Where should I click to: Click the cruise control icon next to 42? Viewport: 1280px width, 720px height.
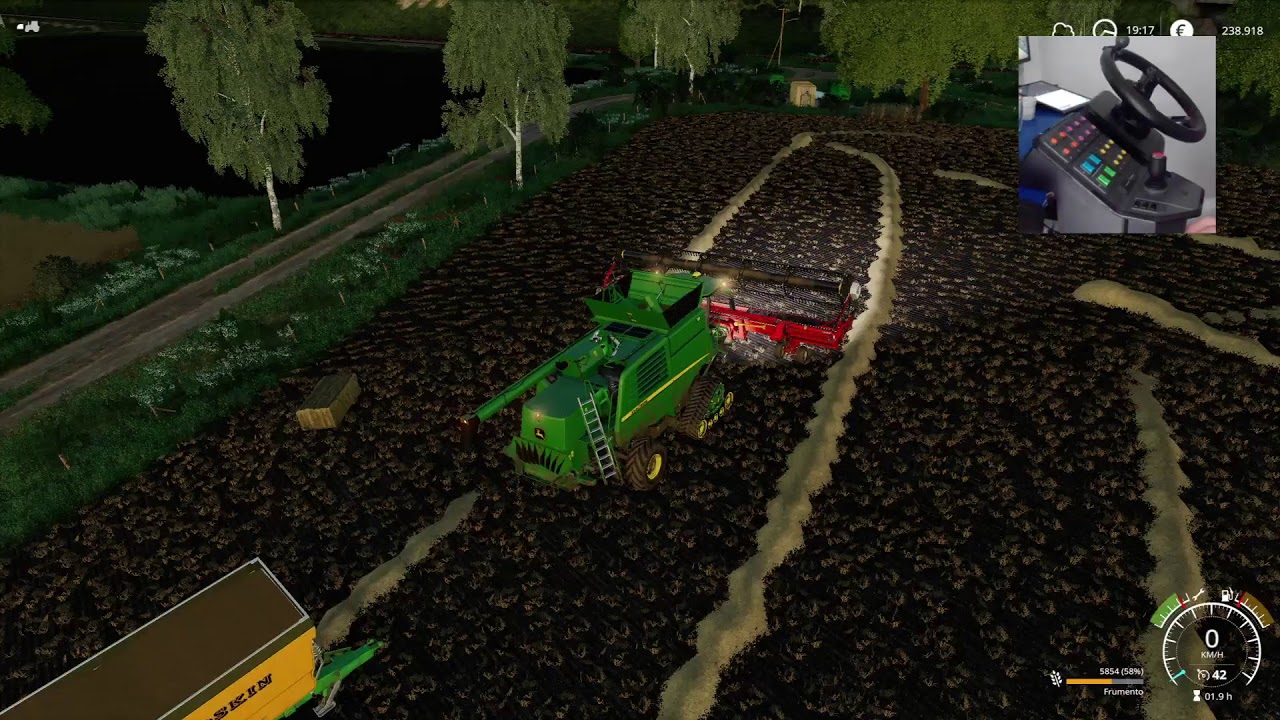pyautogui.click(x=1203, y=674)
